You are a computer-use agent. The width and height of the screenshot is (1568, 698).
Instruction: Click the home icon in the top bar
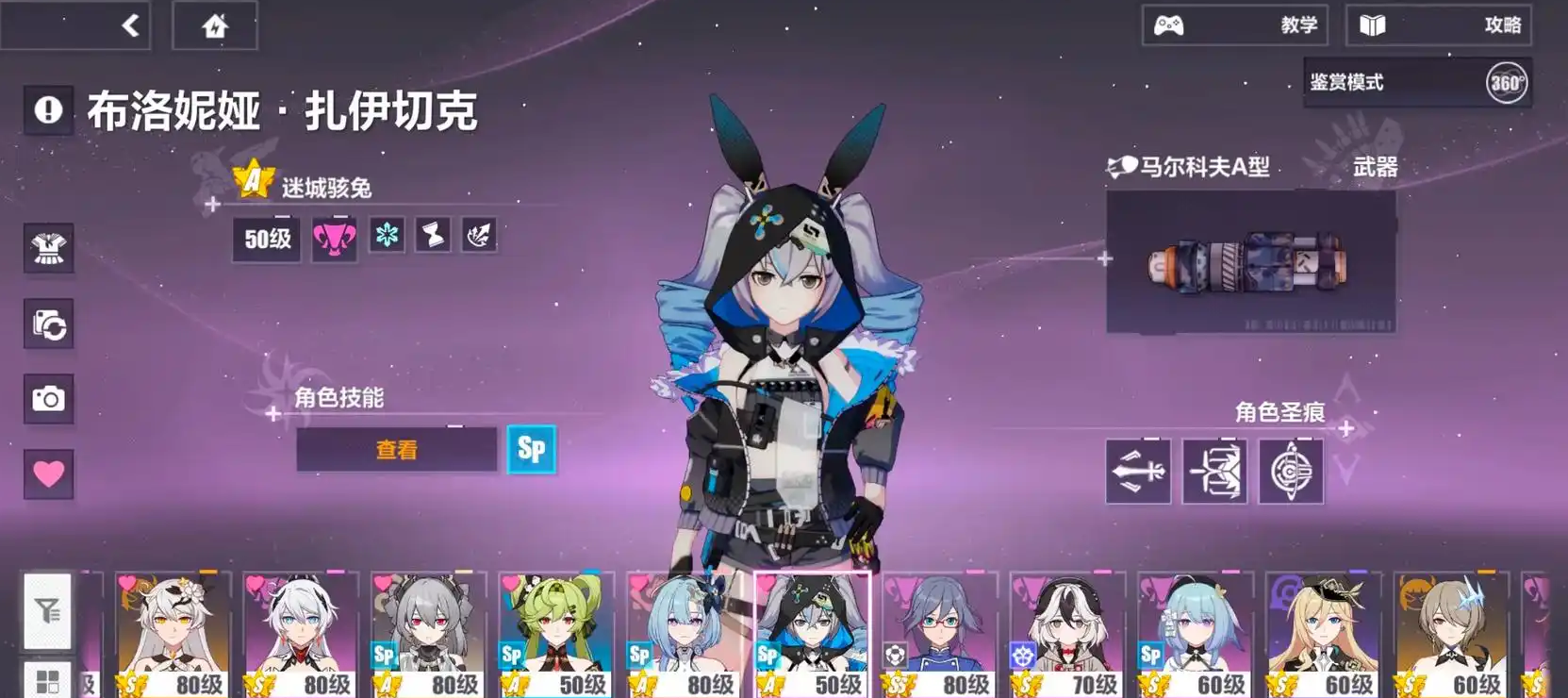213,25
